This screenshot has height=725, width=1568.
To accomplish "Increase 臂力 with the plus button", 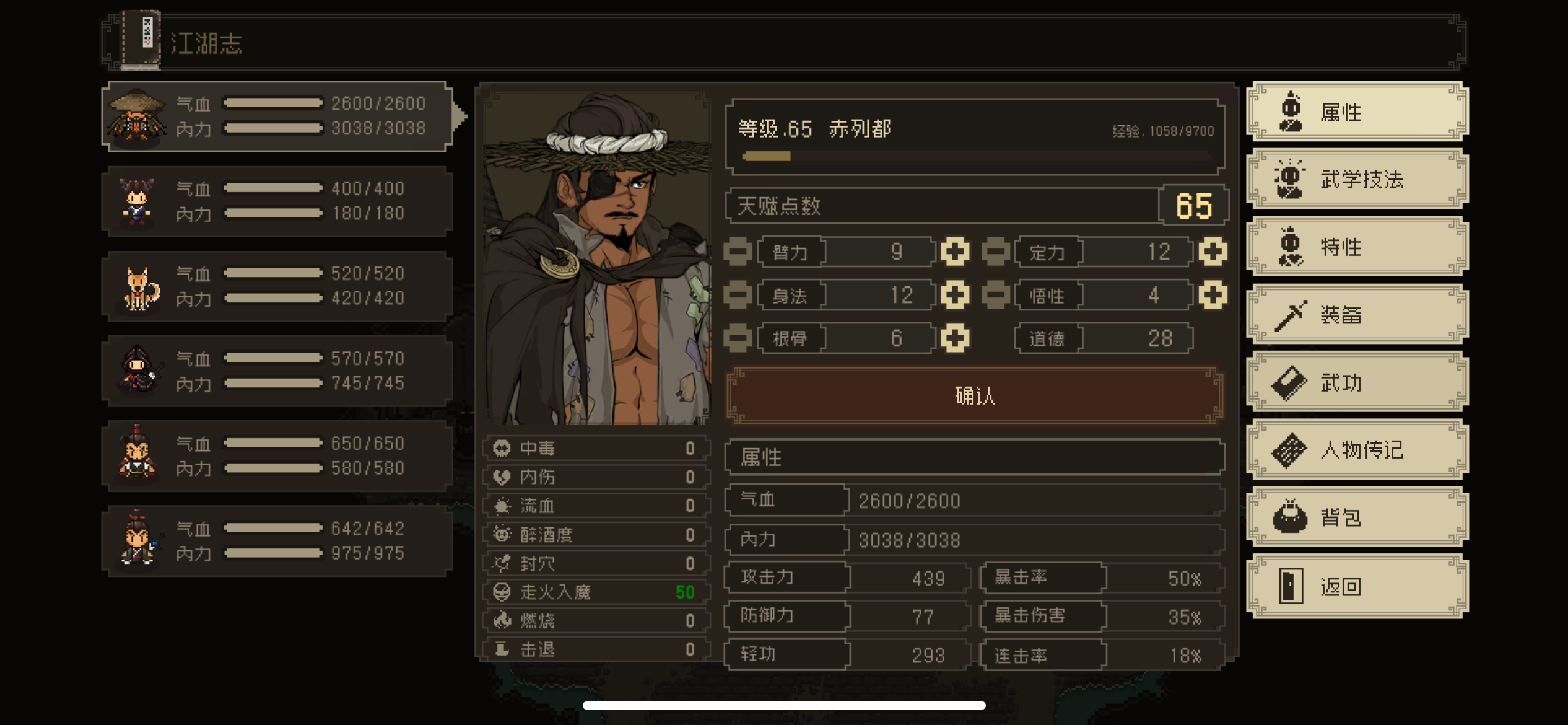I will tap(954, 252).
